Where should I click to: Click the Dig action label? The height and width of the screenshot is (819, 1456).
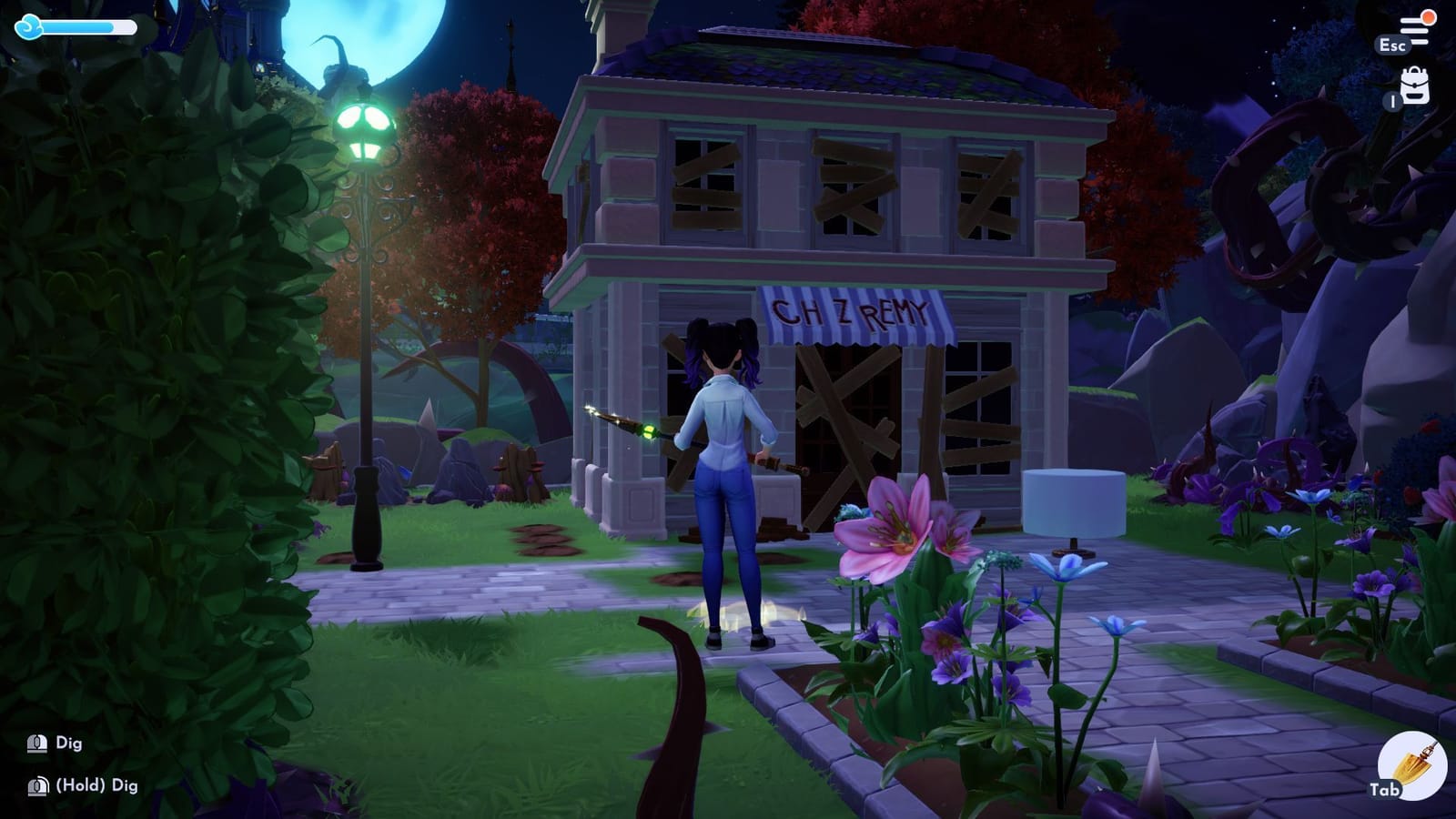[x=71, y=743]
